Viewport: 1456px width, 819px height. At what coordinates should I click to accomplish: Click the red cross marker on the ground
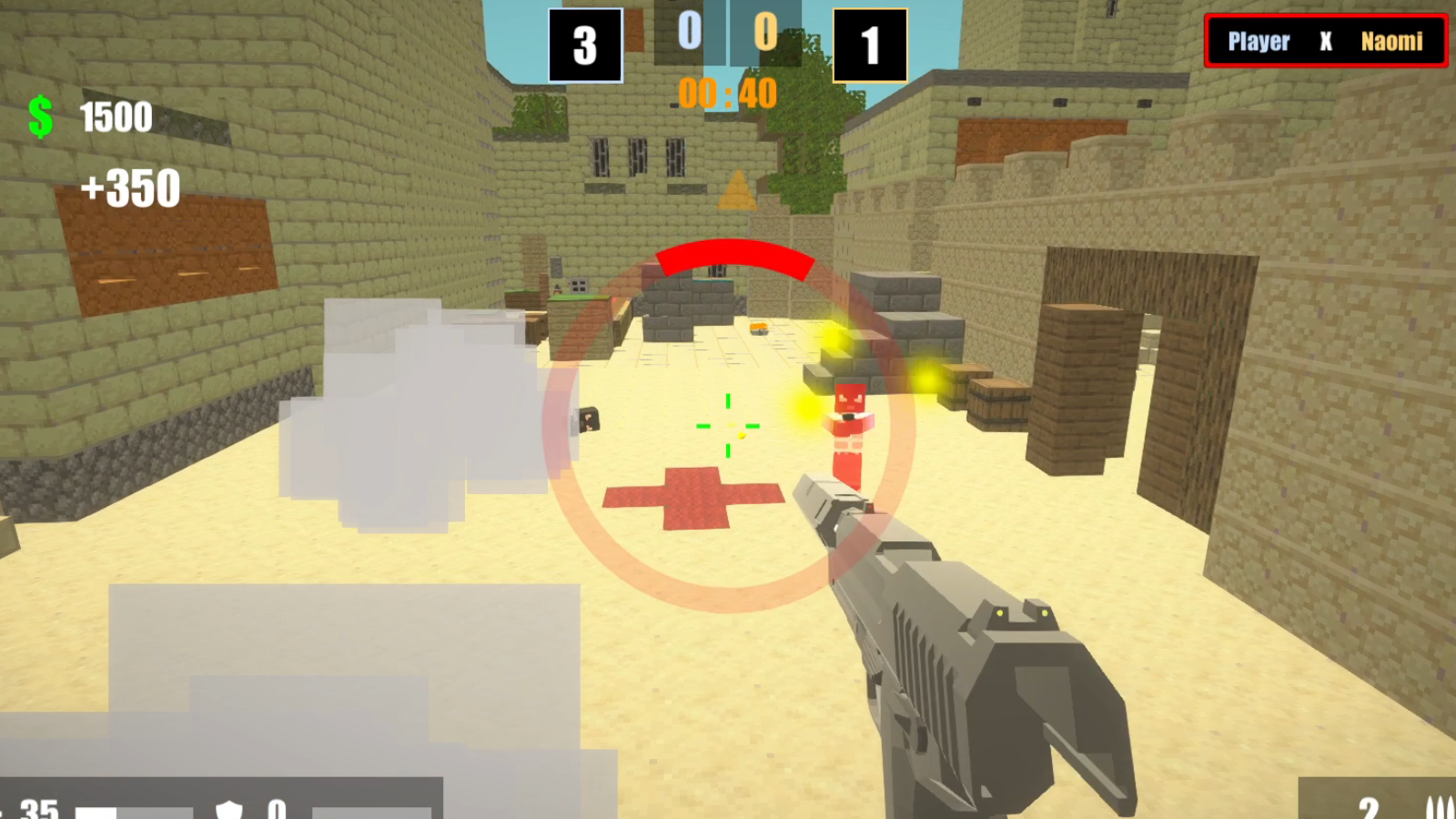(x=693, y=499)
